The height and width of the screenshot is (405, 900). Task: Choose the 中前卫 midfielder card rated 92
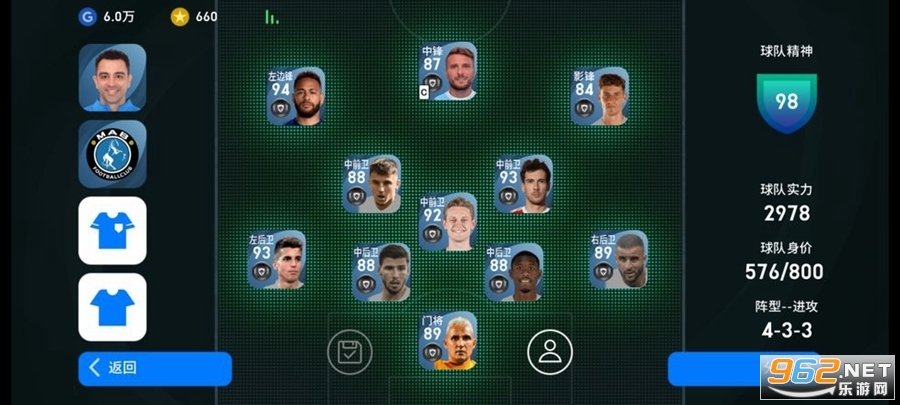(x=447, y=222)
